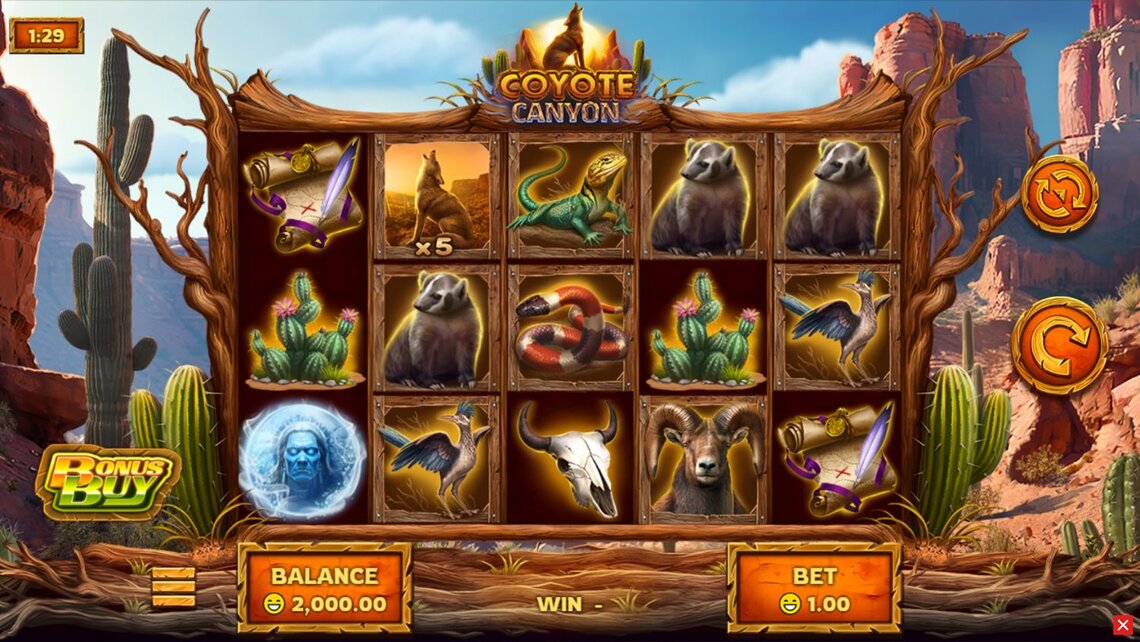Open the Bonus Buy feature
This screenshot has height=642, width=1140.
[107, 483]
